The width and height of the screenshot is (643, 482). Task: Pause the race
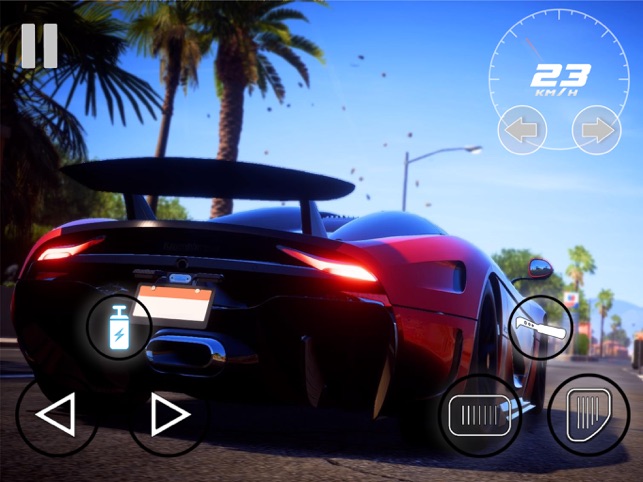click(39, 45)
